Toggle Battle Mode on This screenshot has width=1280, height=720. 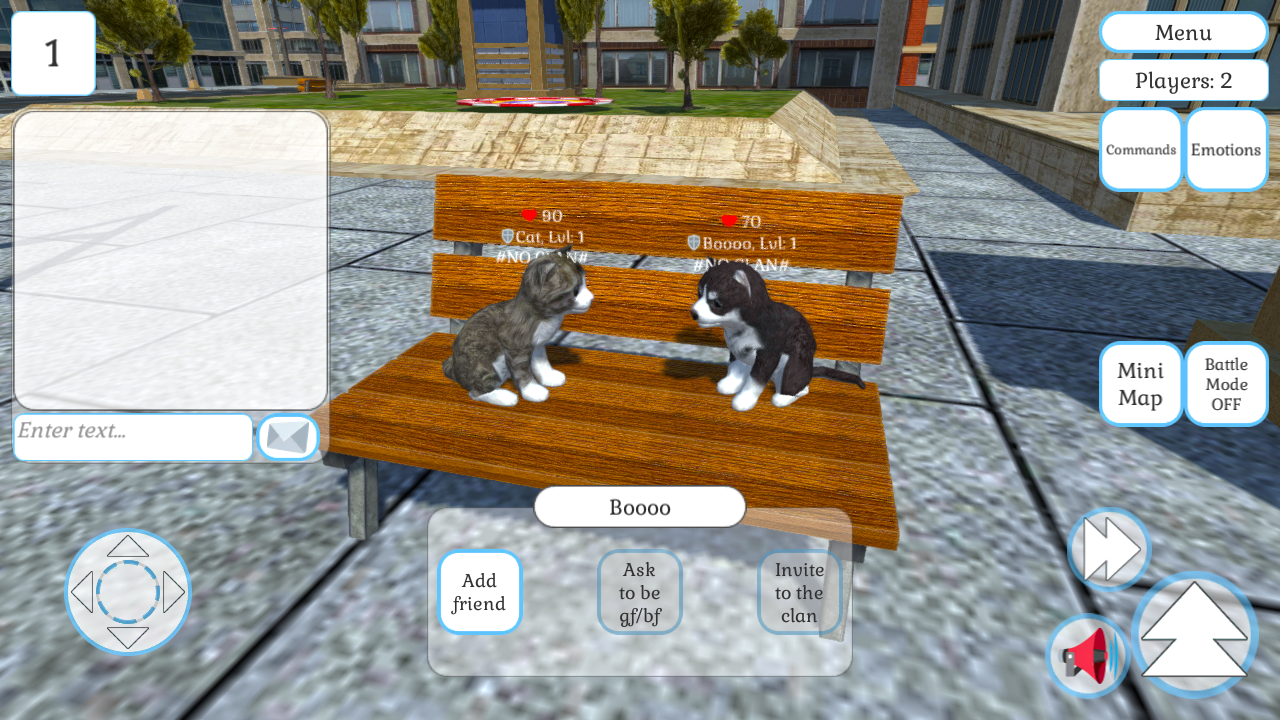(x=1226, y=383)
